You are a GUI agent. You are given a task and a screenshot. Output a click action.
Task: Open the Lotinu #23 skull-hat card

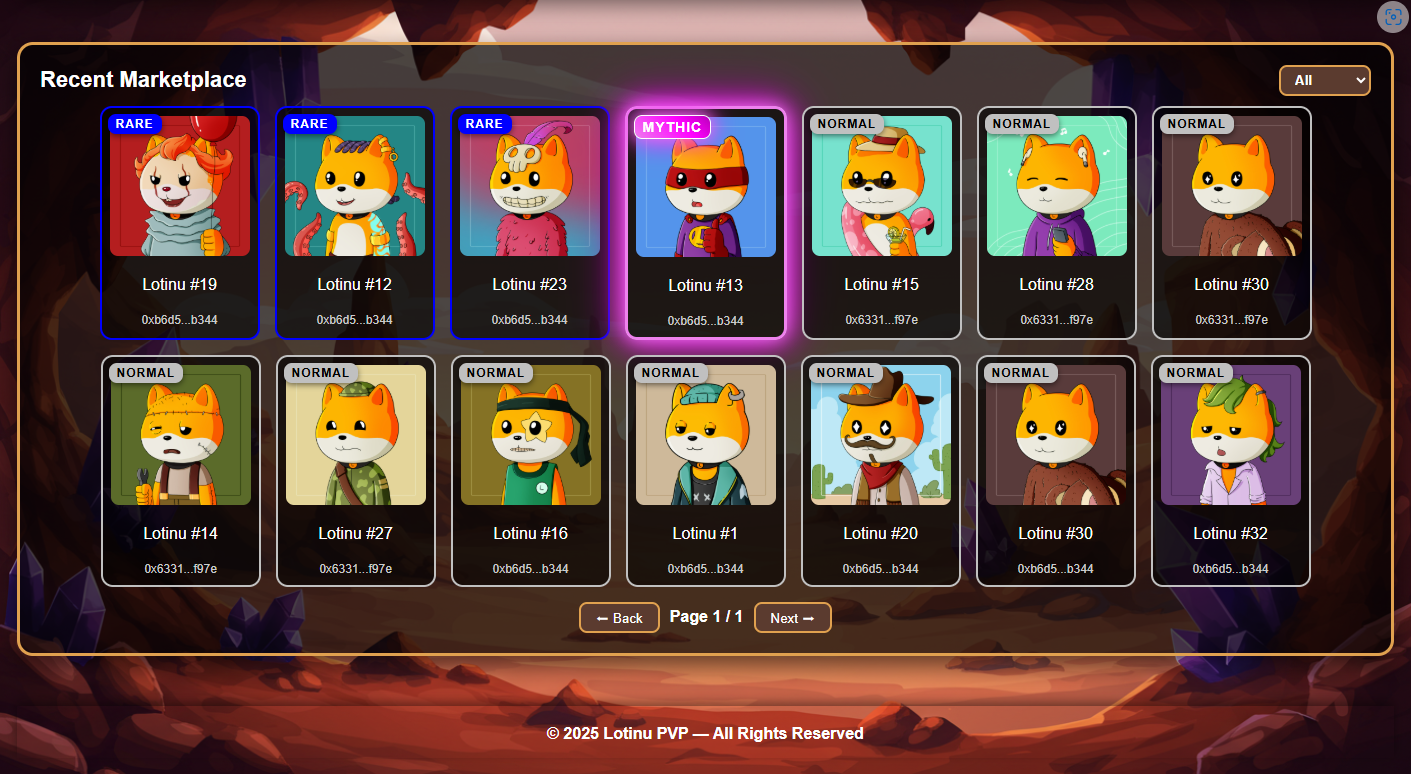pyautogui.click(x=530, y=222)
